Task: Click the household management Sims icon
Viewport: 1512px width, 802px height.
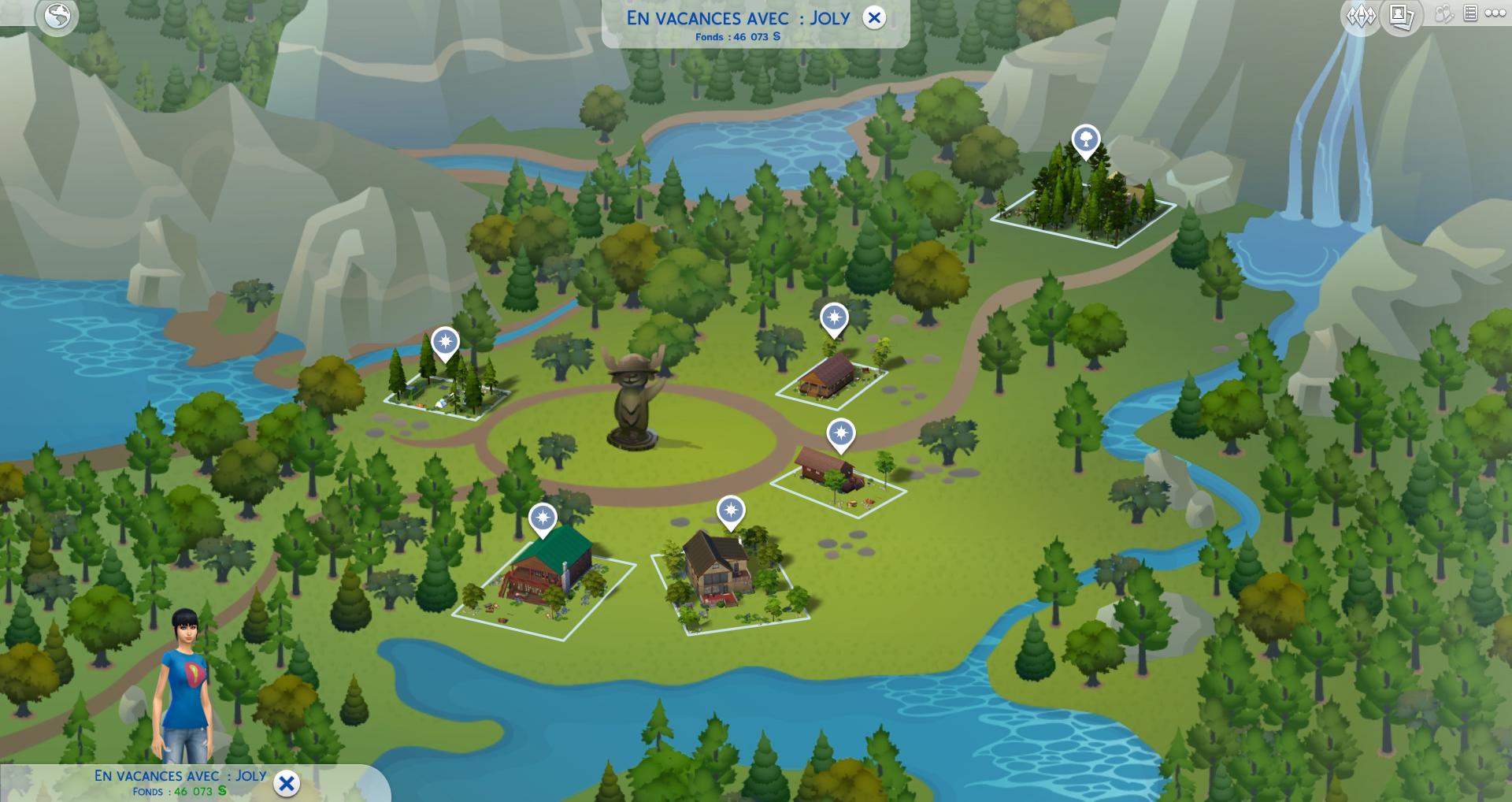Action: click(1443, 14)
